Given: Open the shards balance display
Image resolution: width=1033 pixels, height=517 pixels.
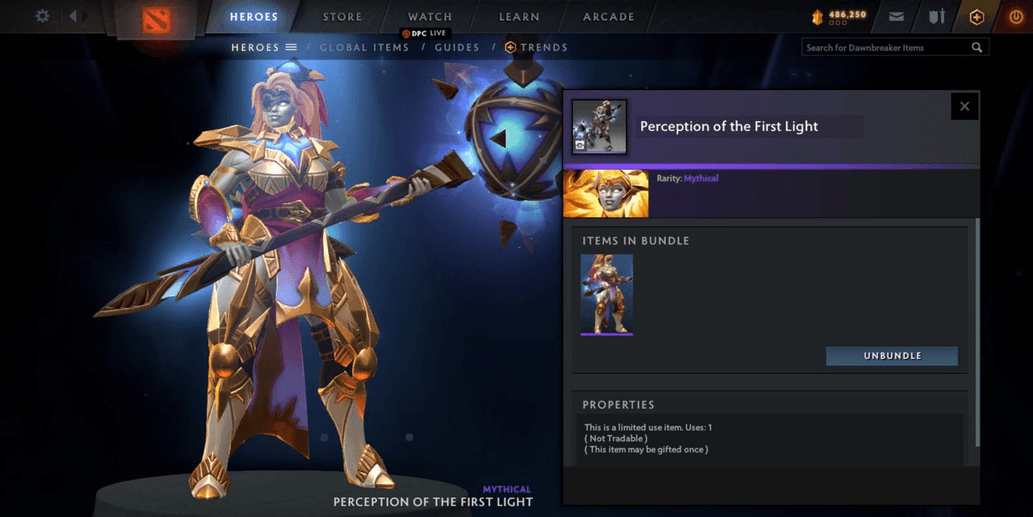Looking at the screenshot, I should [x=838, y=17].
